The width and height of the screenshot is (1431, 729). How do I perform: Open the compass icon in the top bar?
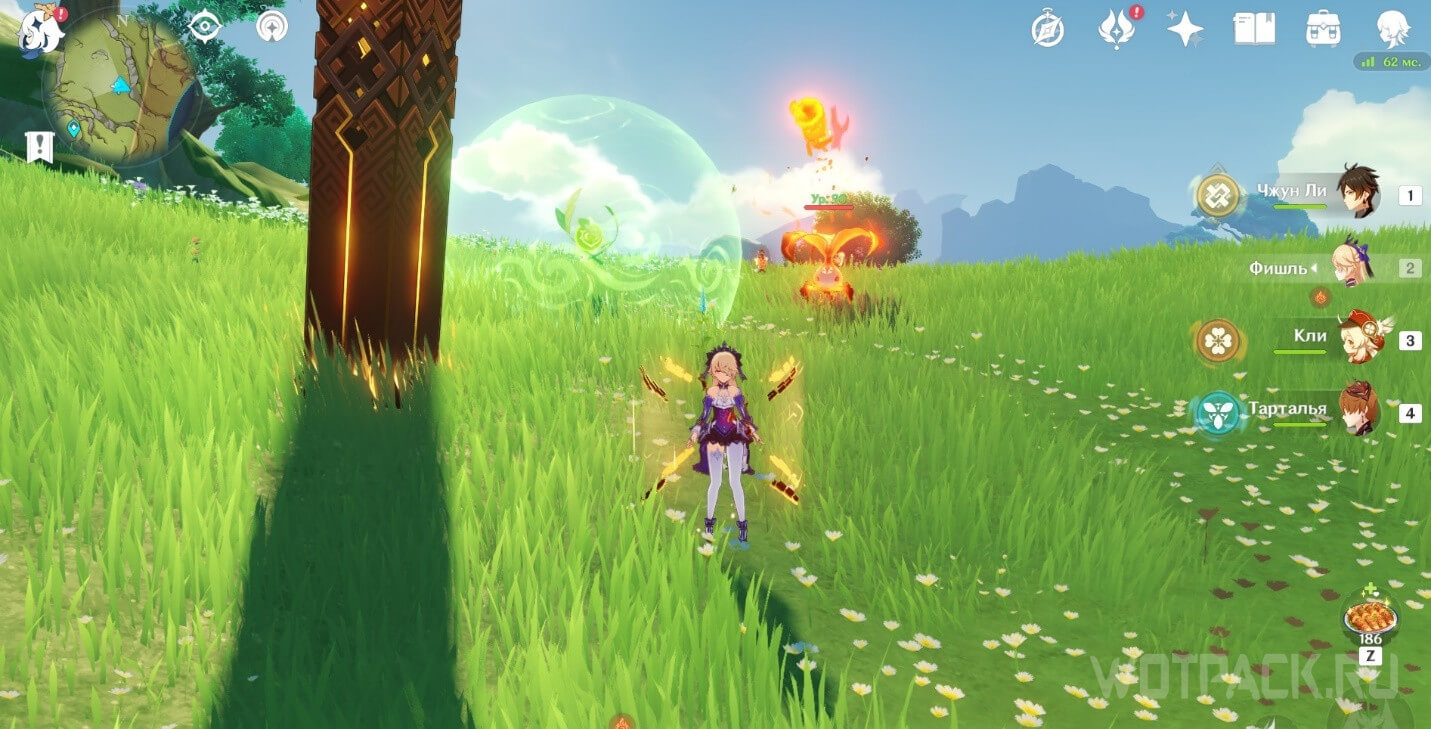[1048, 30]
